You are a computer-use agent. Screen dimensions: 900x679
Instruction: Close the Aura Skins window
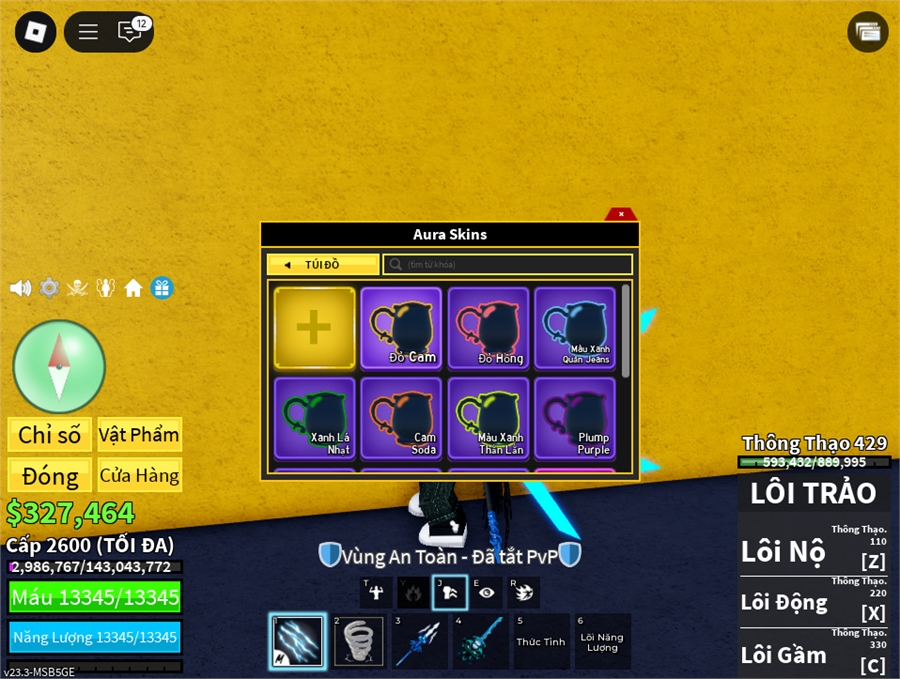pos(621,214)
